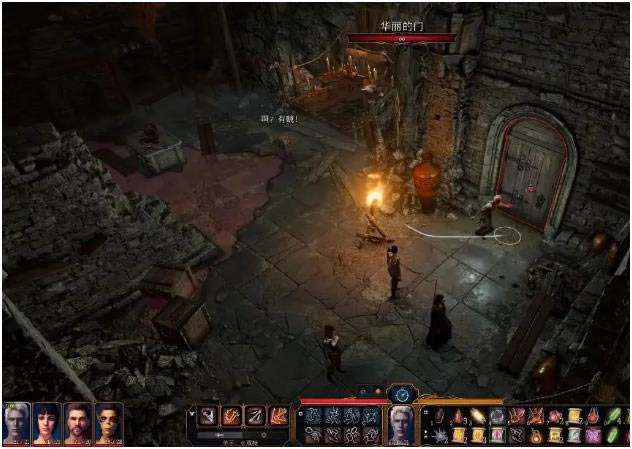Open the active character portrait on the hotbar
Screen dimensions: 632x449
point(401,424)
